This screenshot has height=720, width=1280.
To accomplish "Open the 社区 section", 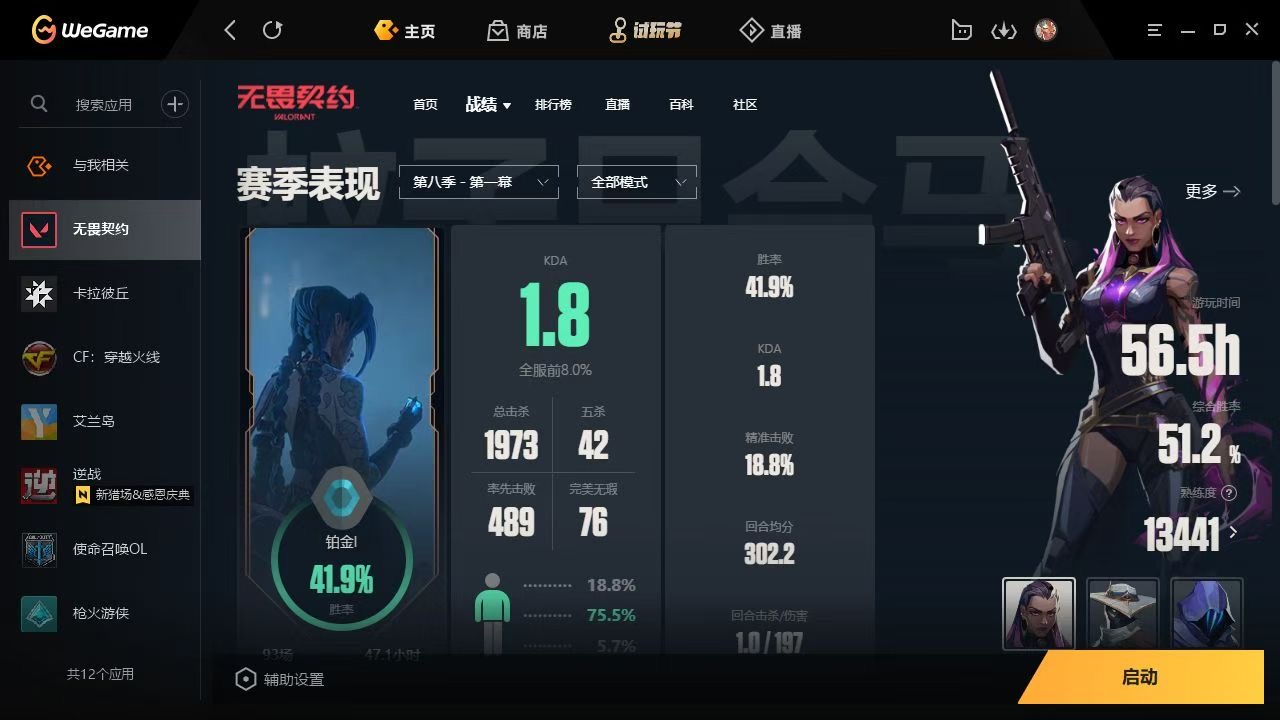I will point(744,104).
